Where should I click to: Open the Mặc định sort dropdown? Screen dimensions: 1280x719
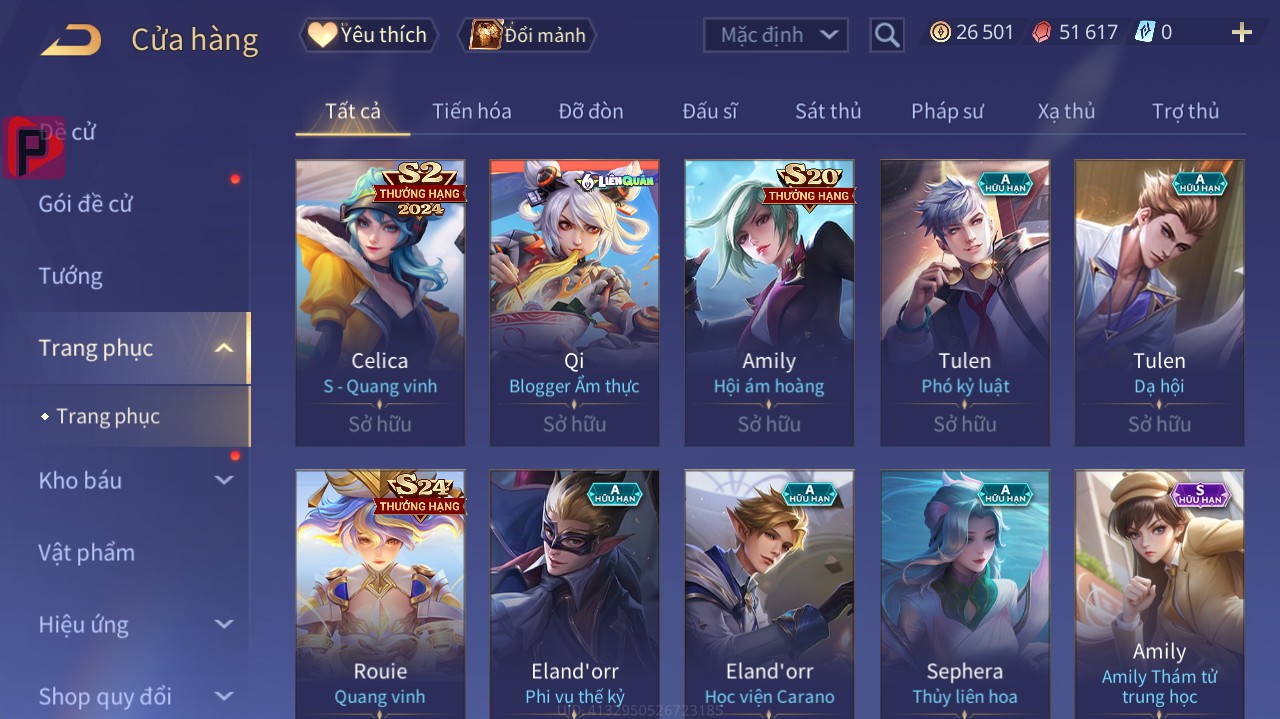775,35
